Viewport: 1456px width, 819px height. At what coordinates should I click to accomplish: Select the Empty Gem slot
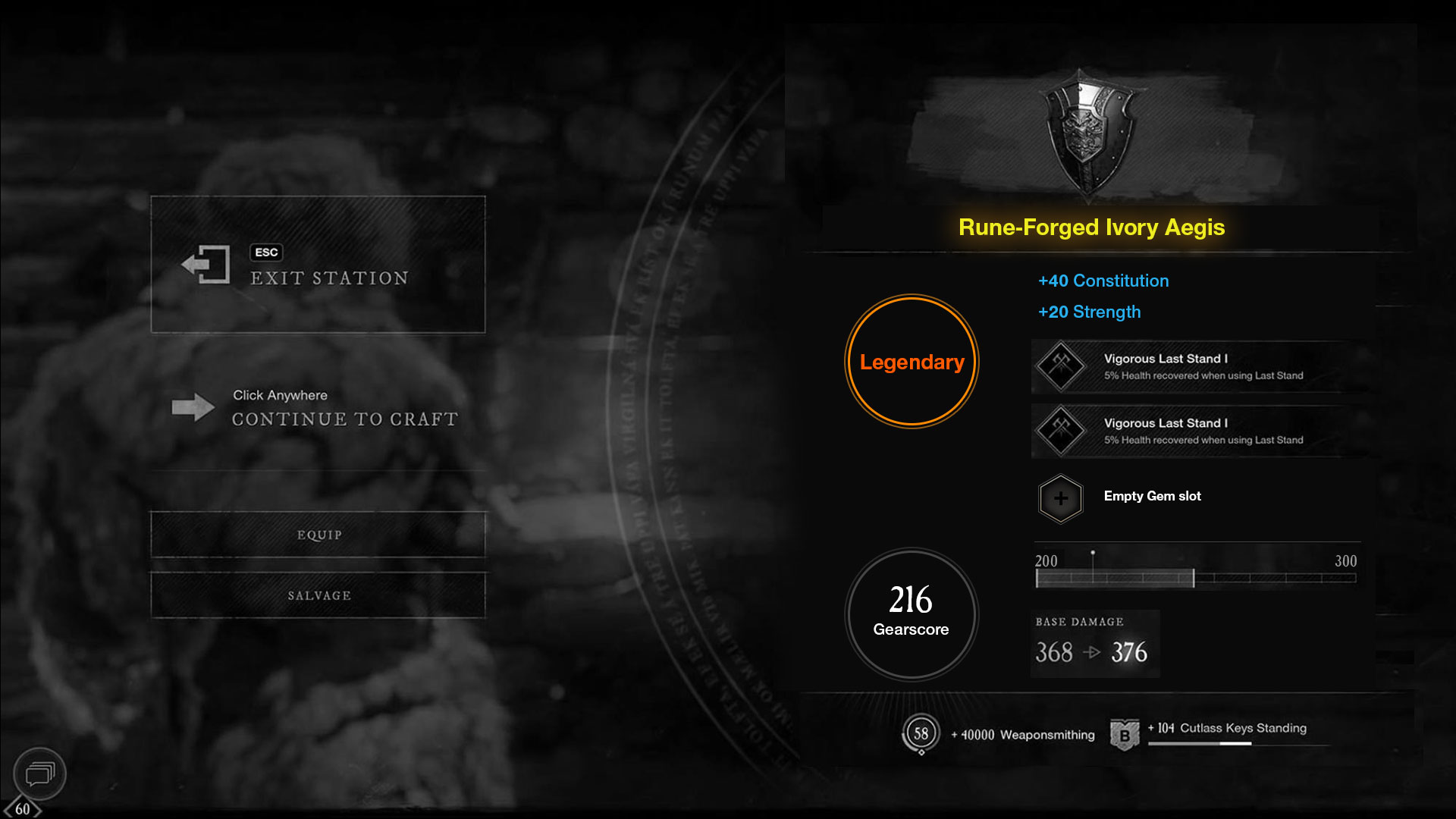pyautogui.click(x=1061, y=498)
